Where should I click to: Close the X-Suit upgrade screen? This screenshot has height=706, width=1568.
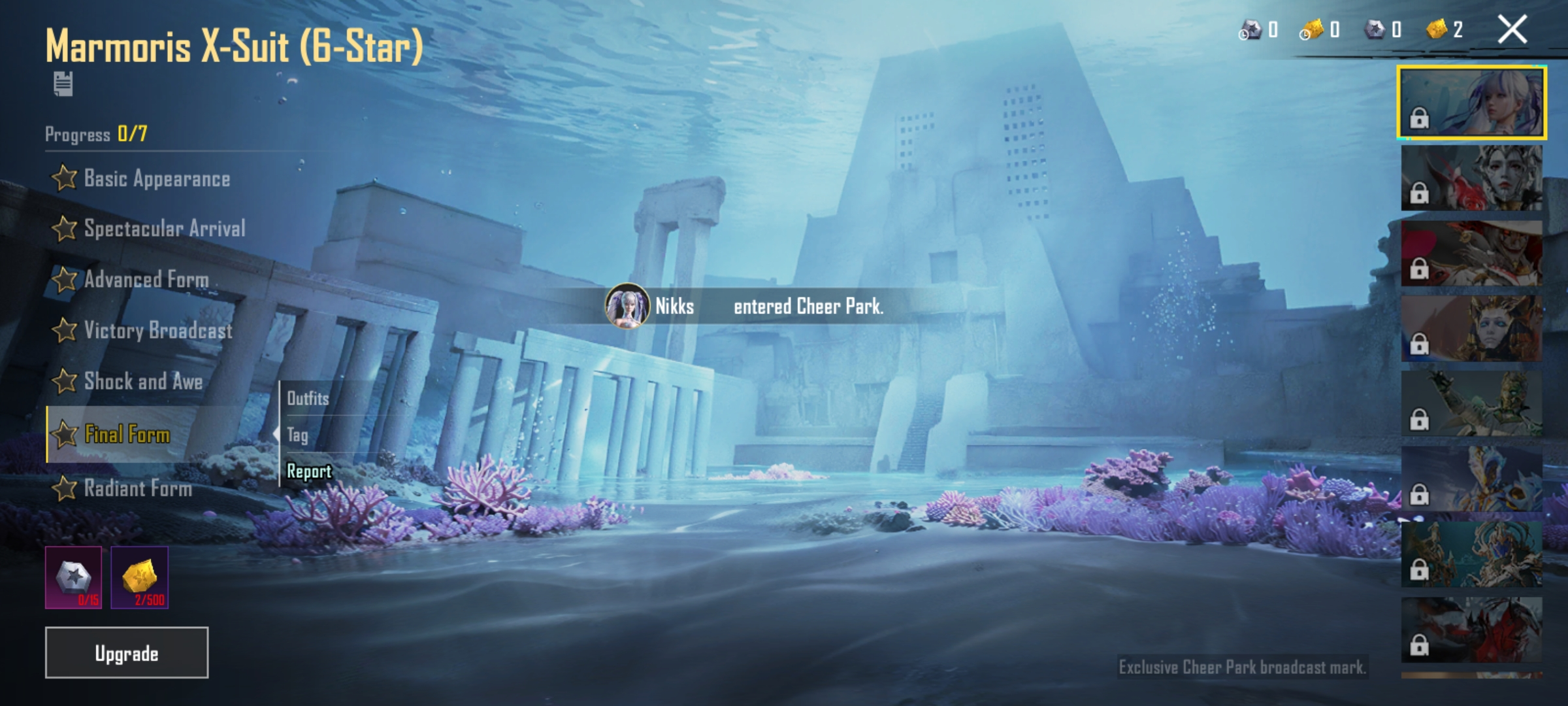[x=1512, y=30]
